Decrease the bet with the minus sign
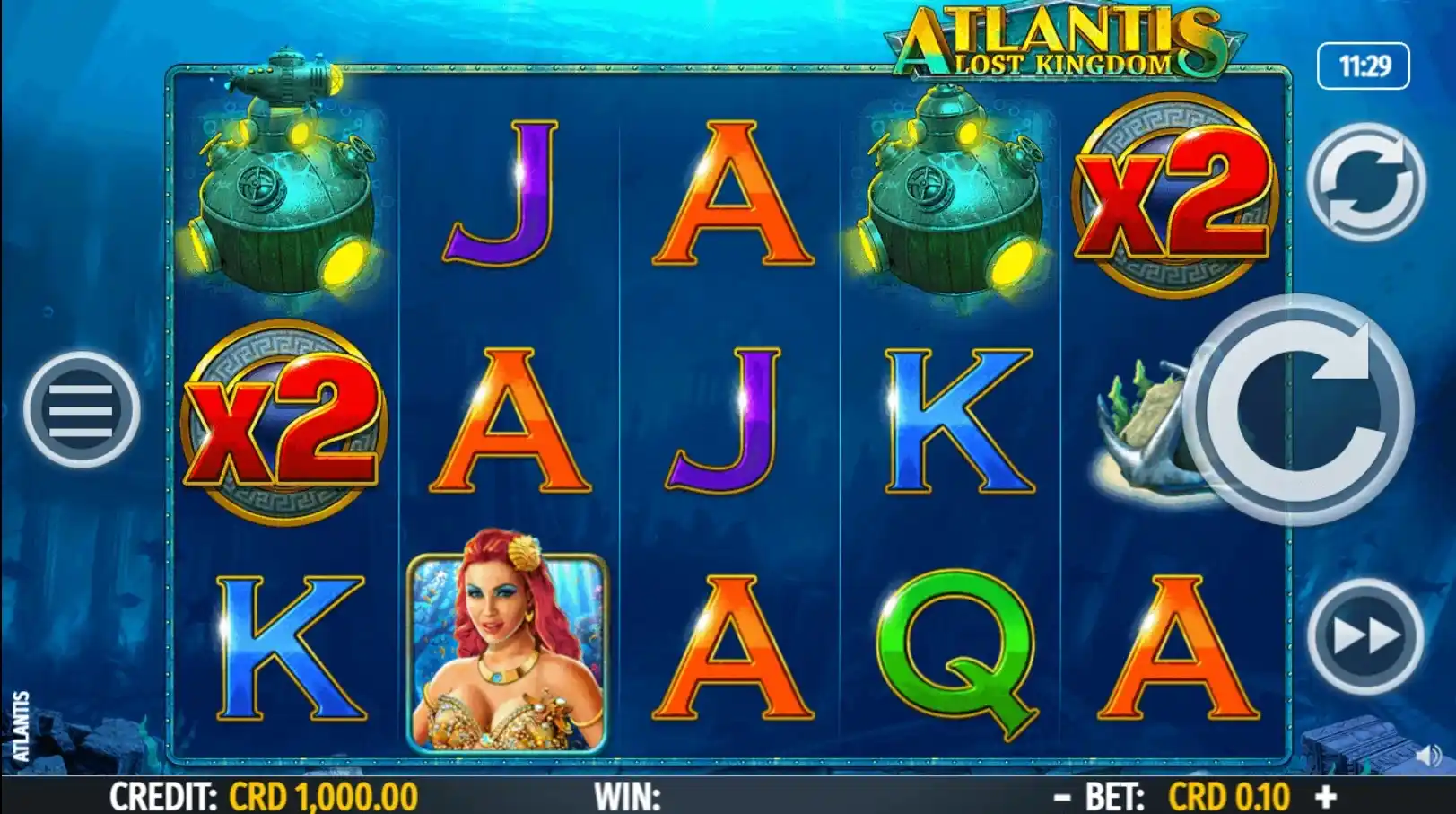Image resolution: width=1456 pixels, height=814 pixels. [1062, 796]
